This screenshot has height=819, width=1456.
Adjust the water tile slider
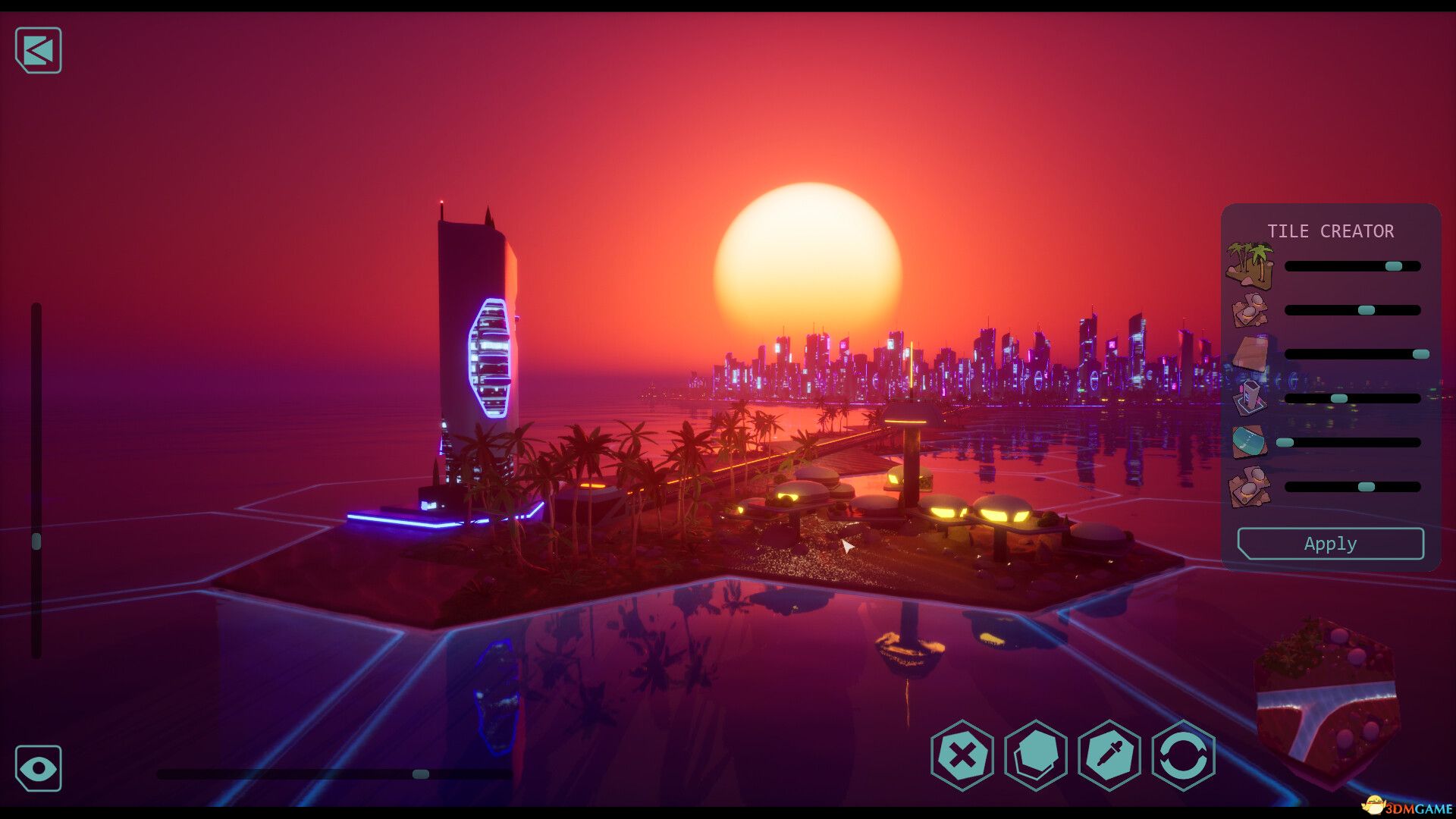[1285, 442]
